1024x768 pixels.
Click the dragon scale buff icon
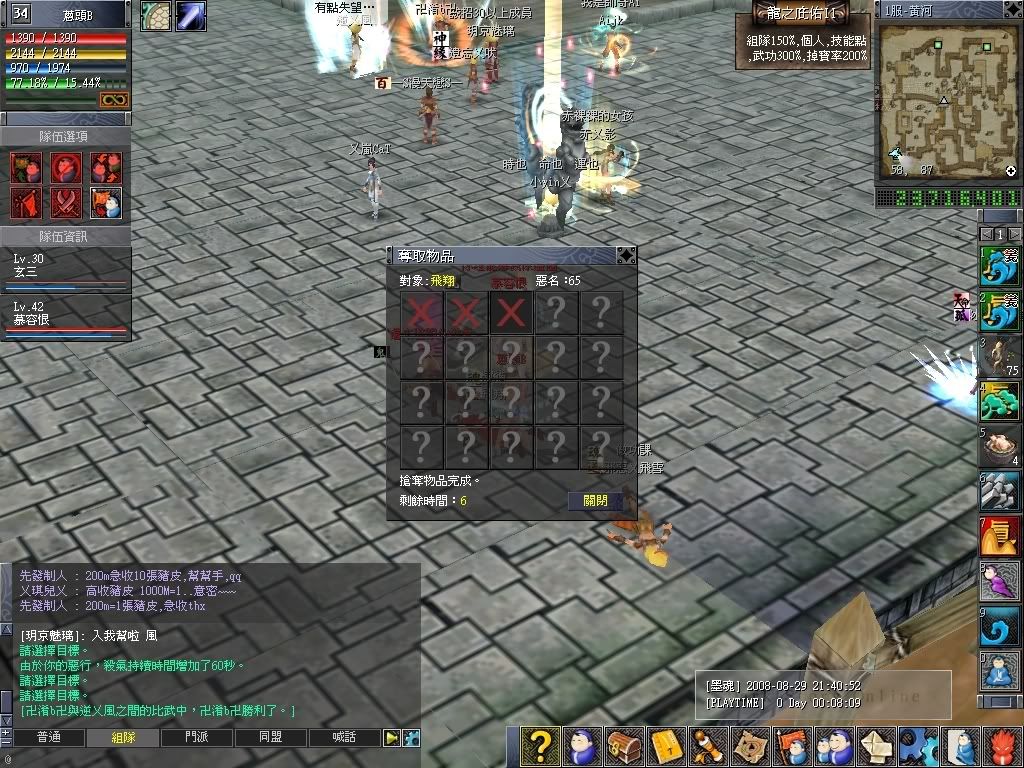click(x=155, y=16)
